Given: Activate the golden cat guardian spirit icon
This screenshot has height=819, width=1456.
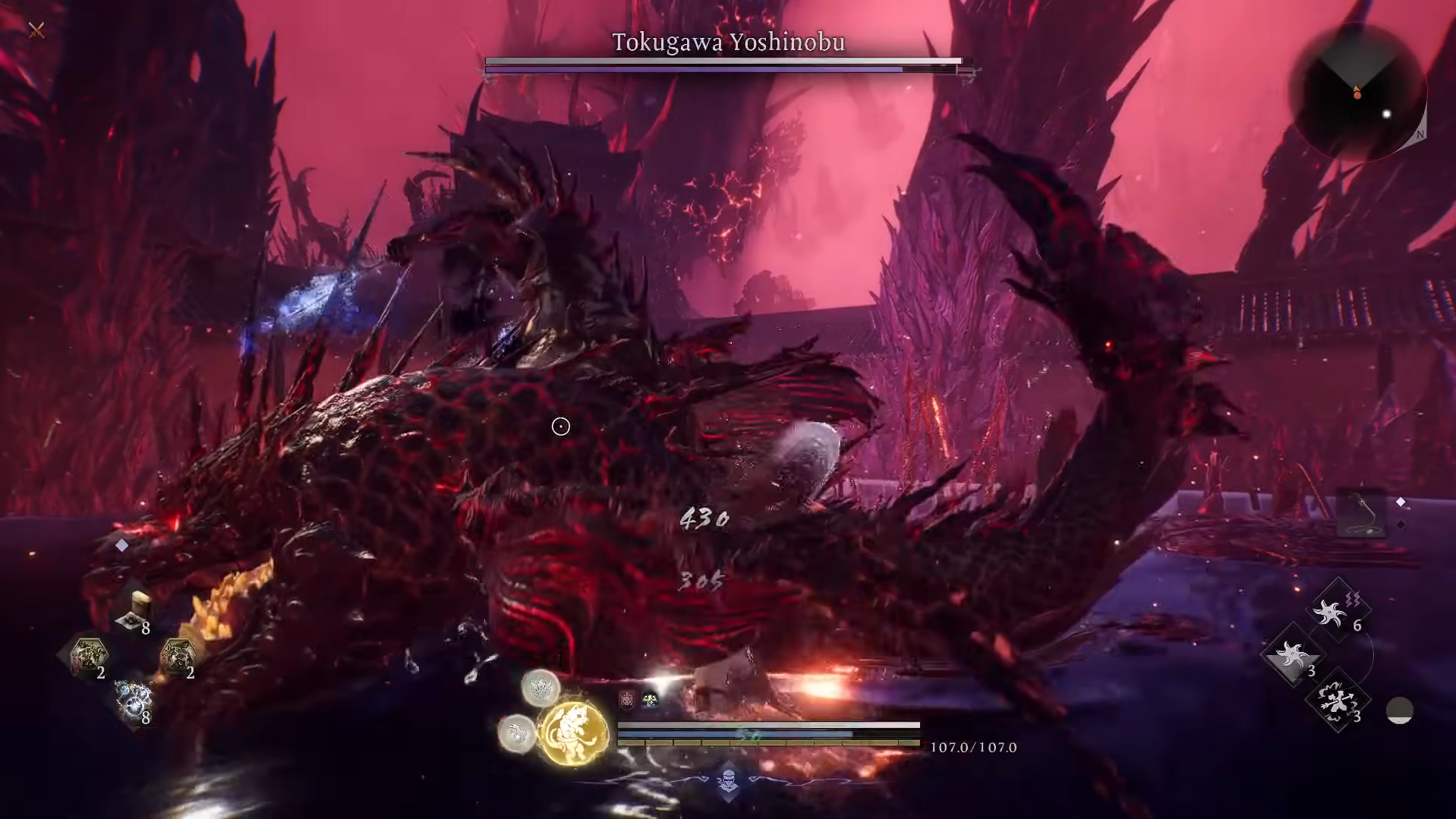Looking at the screenshot, I should (573, 732).
